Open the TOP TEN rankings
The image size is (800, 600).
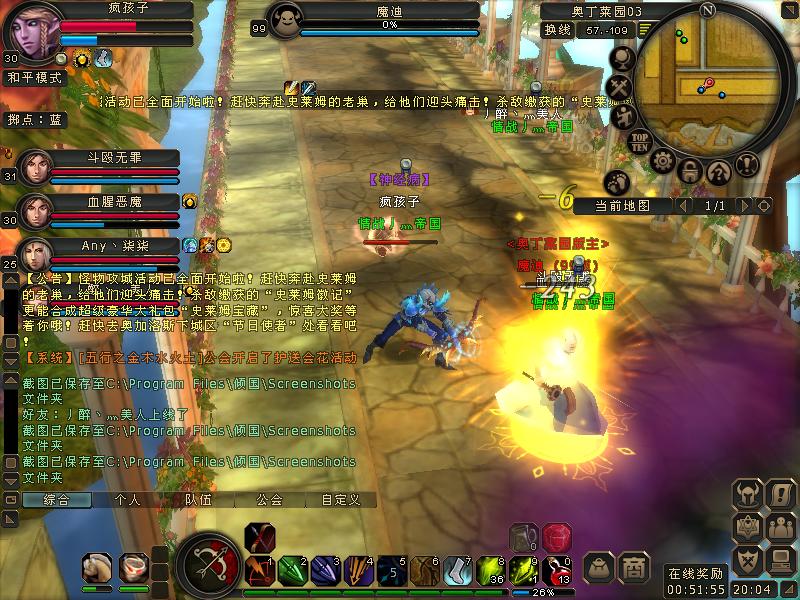pos(640,140)
